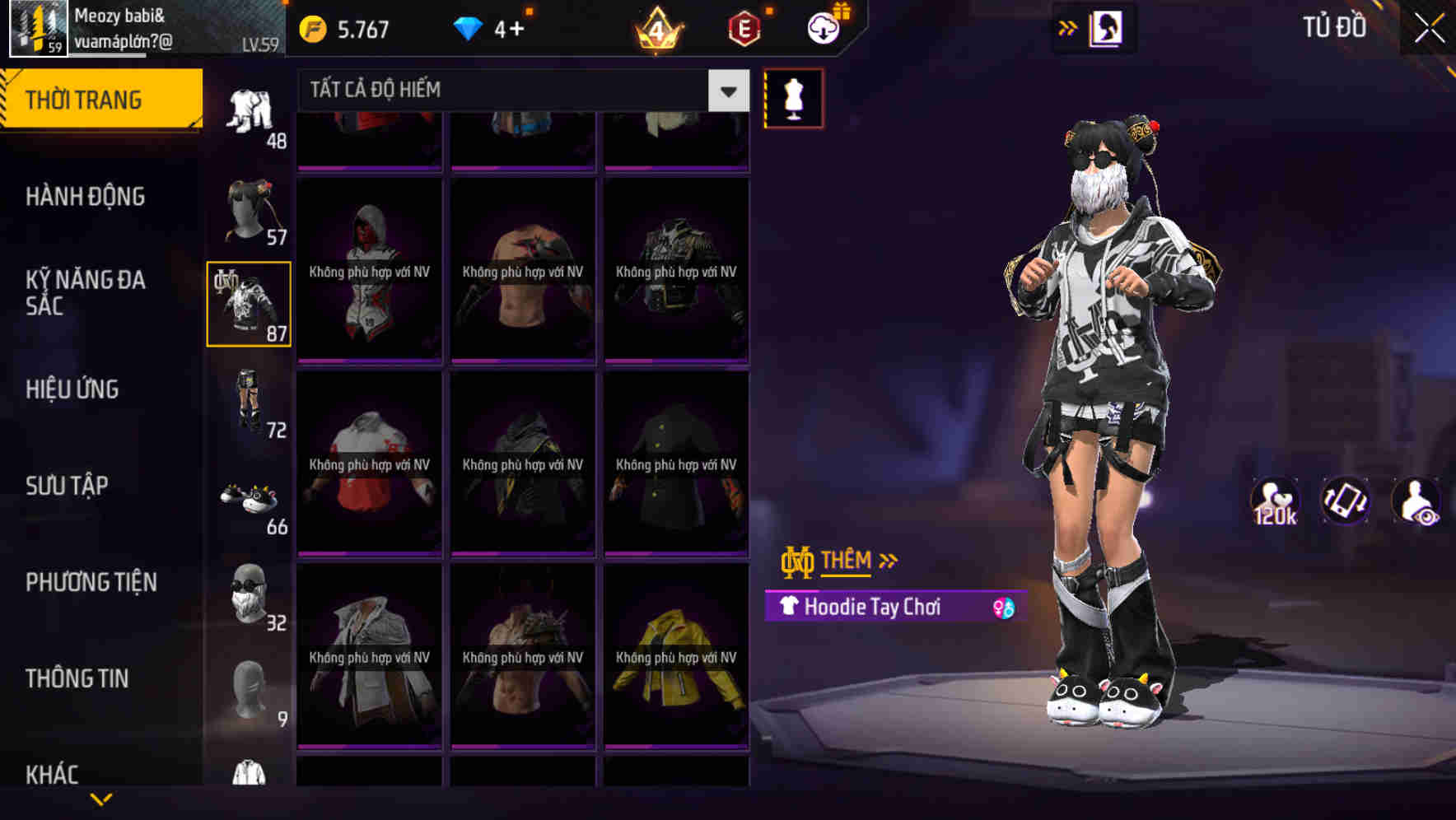Toggle the mannequin outfit display
Viewport: 1456px width, 820px height.
click(793, 98)
